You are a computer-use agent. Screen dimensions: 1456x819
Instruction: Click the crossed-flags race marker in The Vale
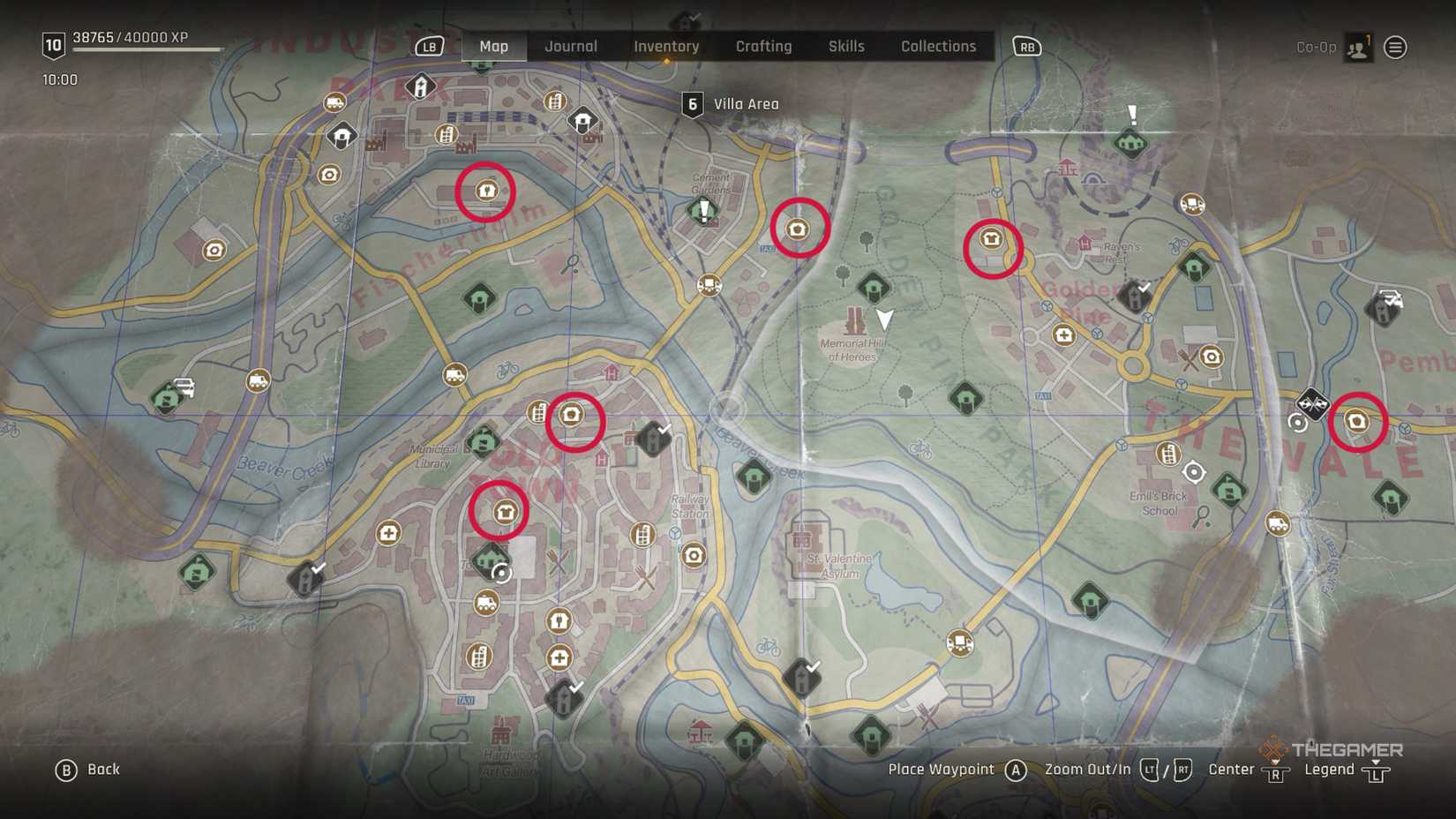point(1311,406)
